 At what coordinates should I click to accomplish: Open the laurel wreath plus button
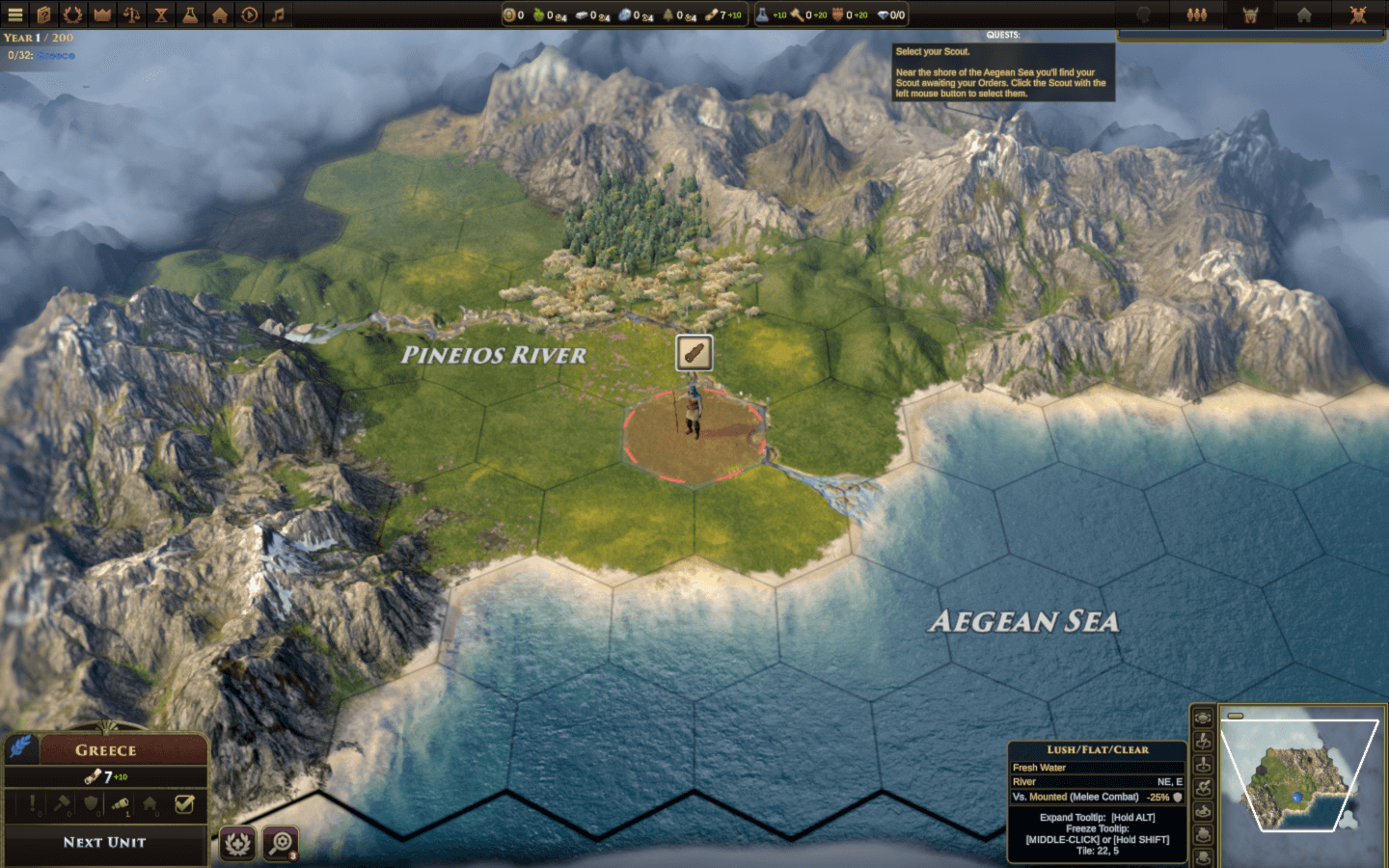click(x=237, y=844)
